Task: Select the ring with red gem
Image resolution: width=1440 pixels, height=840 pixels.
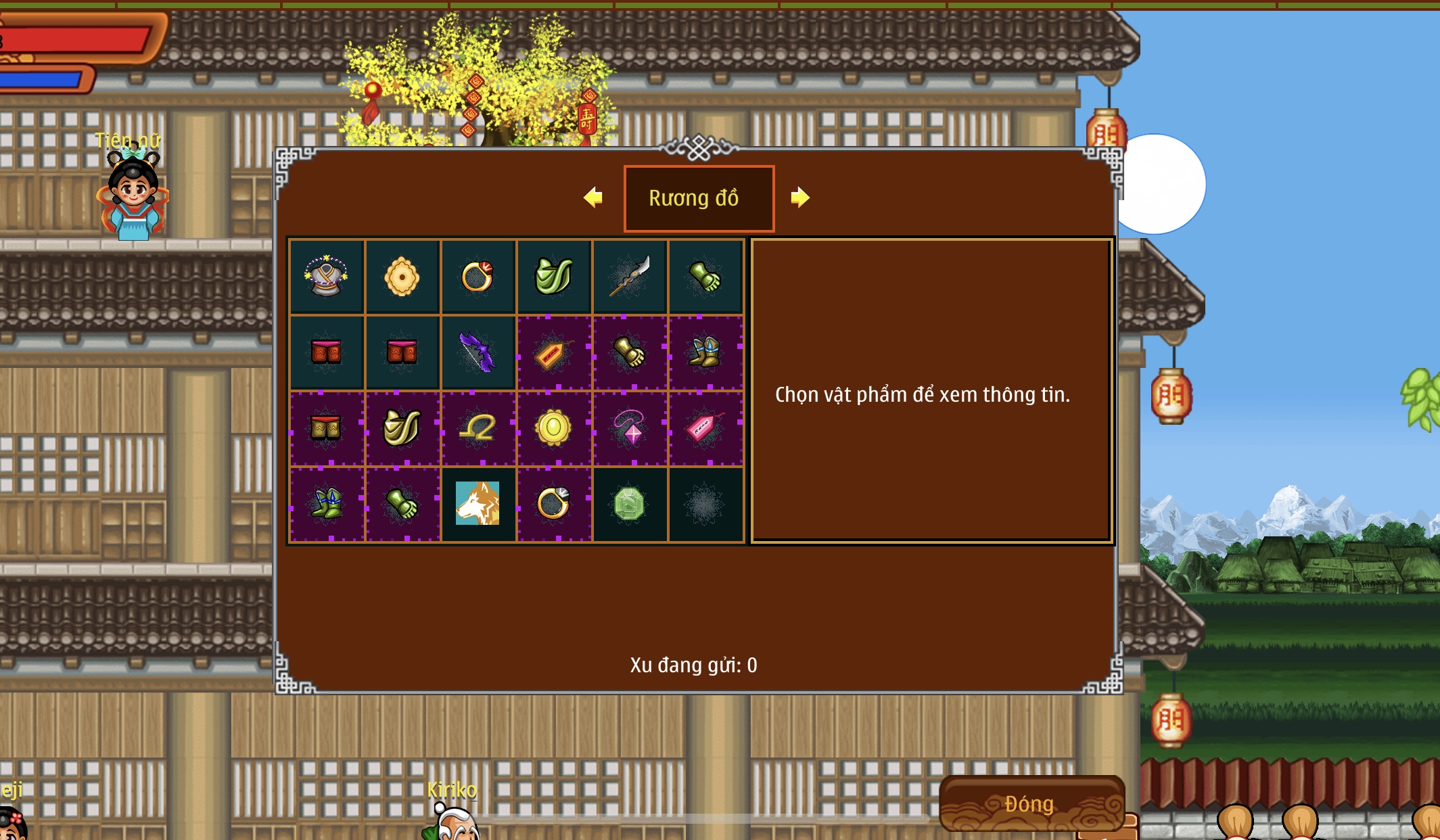Action: pyautogui.click(x=478, y=277)
